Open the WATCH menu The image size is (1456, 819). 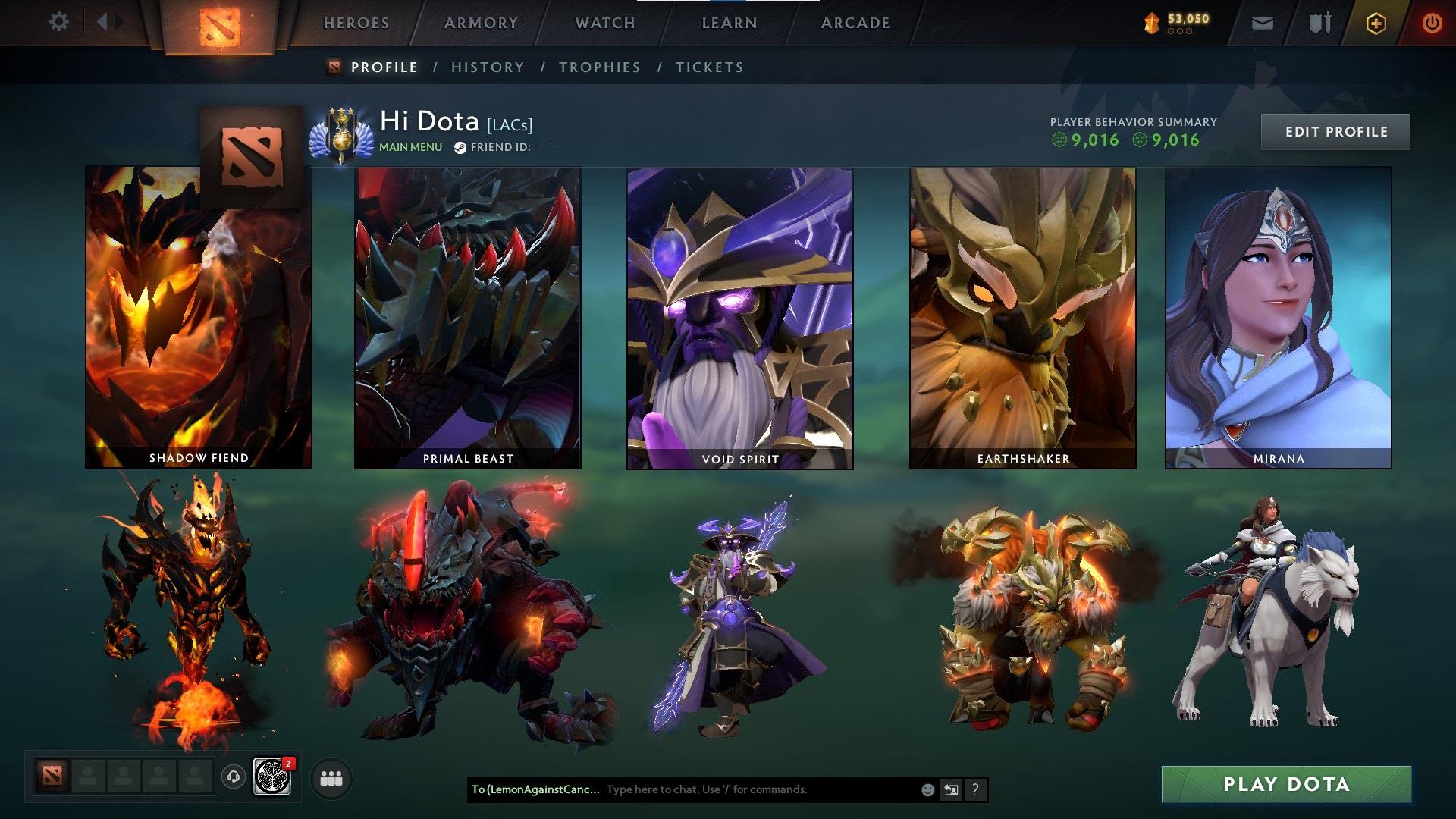point(603,23)
